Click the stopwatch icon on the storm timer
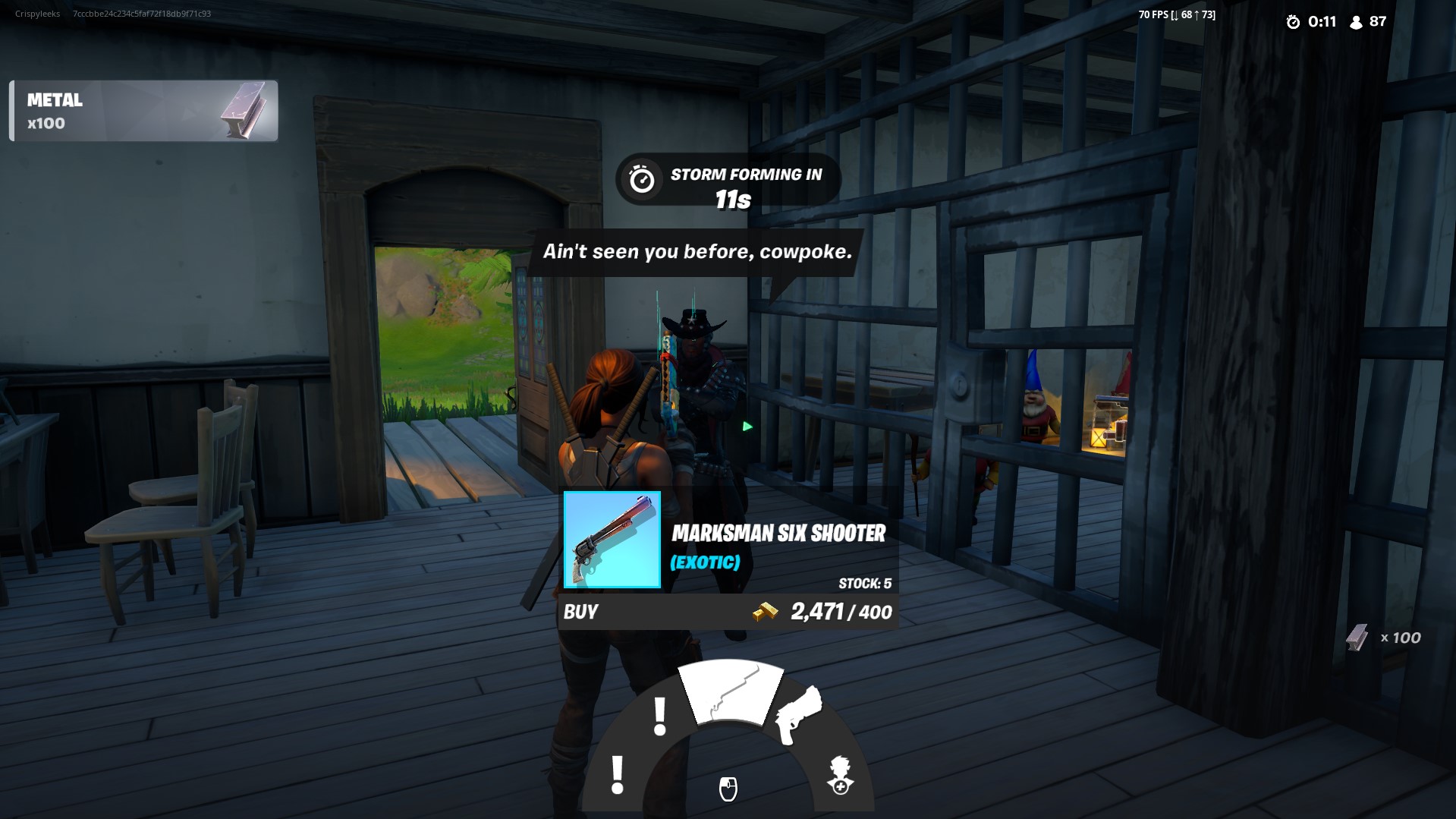 641,181
